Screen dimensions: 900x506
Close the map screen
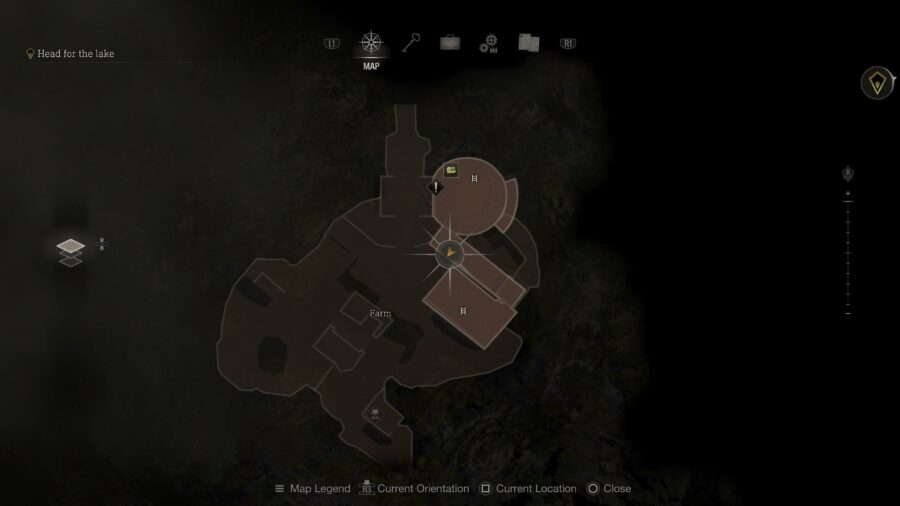point(609,489)
